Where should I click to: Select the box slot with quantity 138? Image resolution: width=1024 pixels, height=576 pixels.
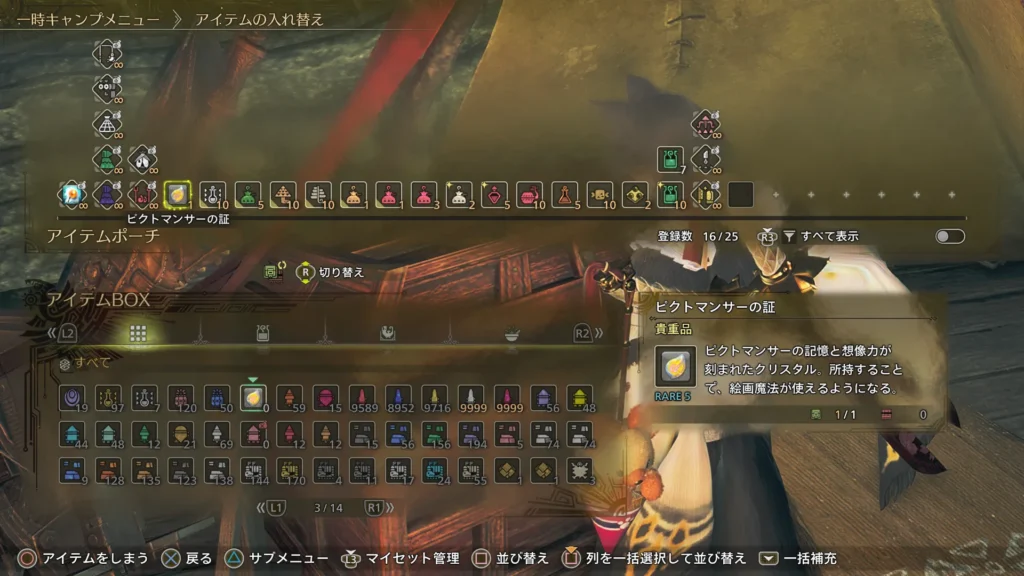216,469
